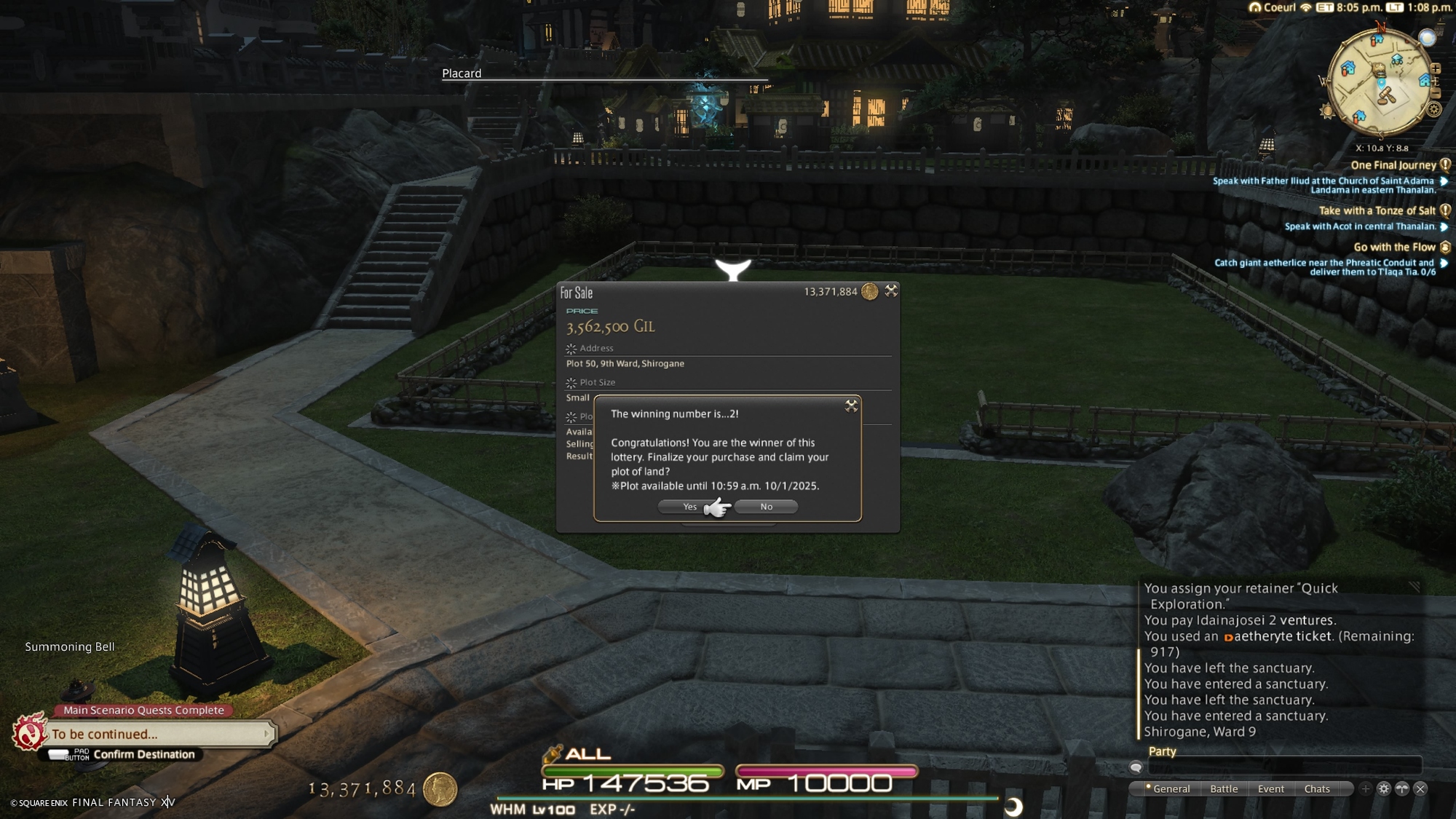Image resolution: width=1456 pixels, height=819 pixels.
Task: Hide the chat log with the X
Action: coord(1420,789)
